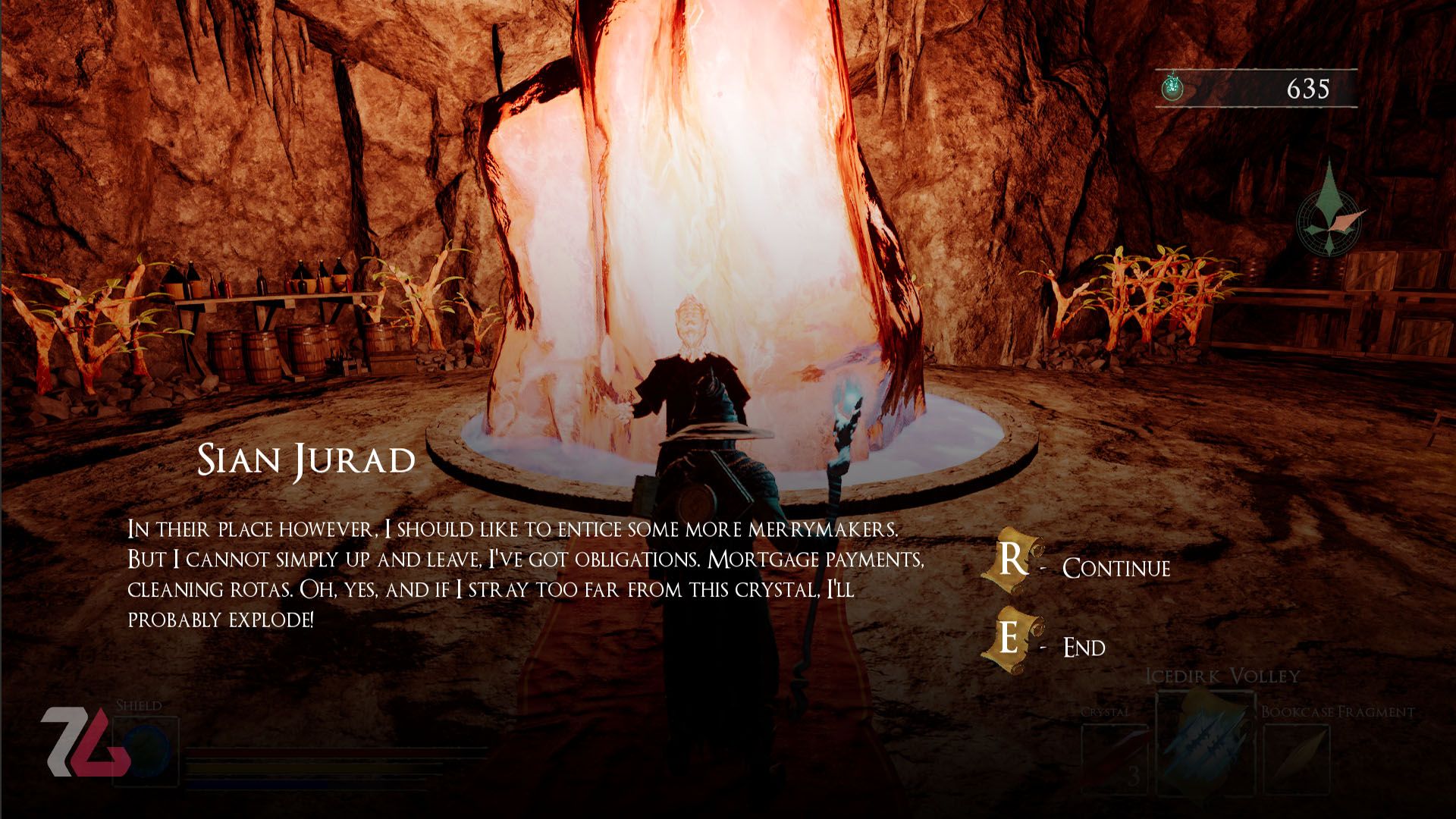Image resolution: width=1456 pixels, height=819 pixels.
Task: Click the Shield ability slot
Action: pyautogui.click(x=146, y=751)
